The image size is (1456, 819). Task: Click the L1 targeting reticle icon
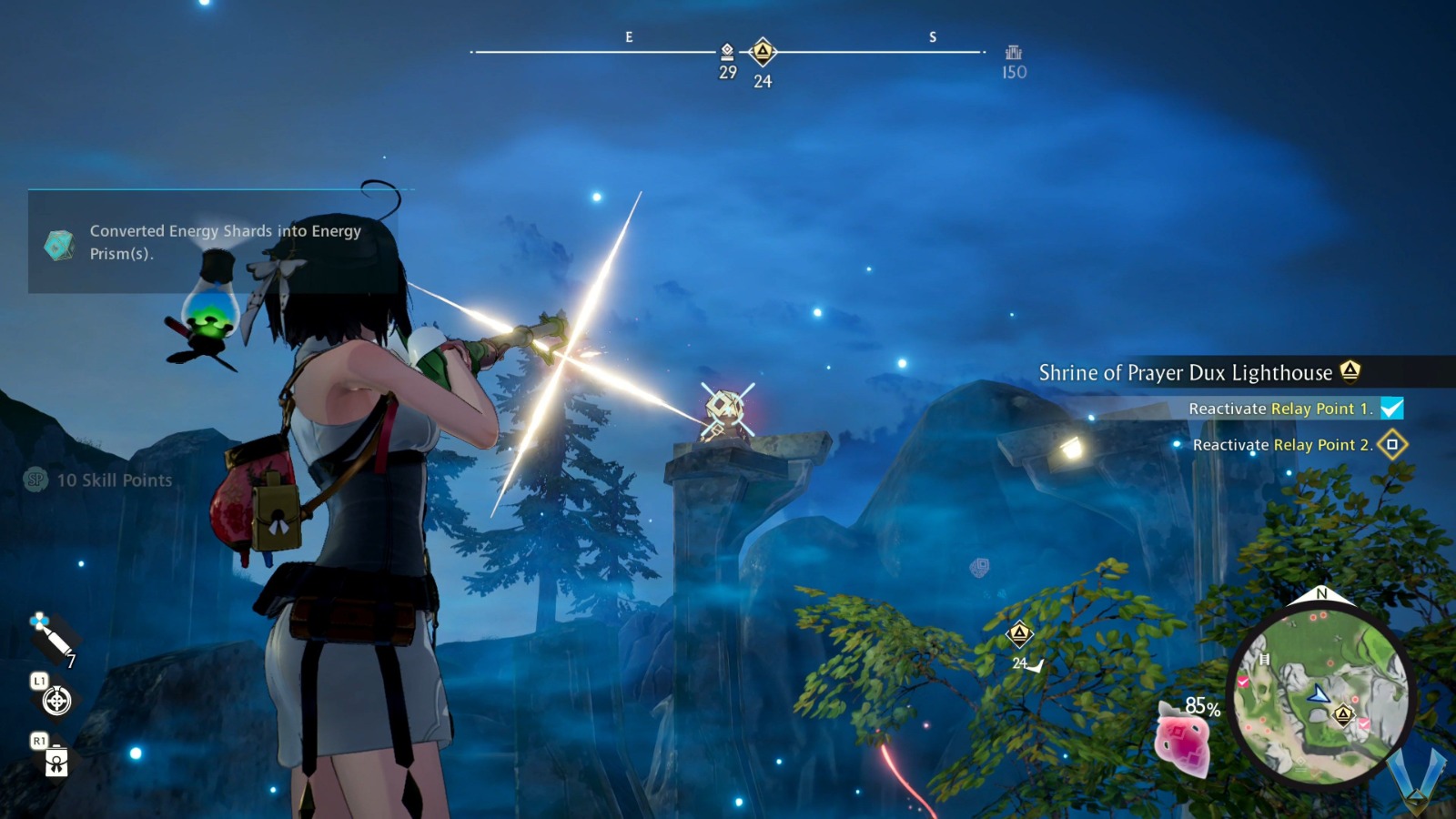57,701
